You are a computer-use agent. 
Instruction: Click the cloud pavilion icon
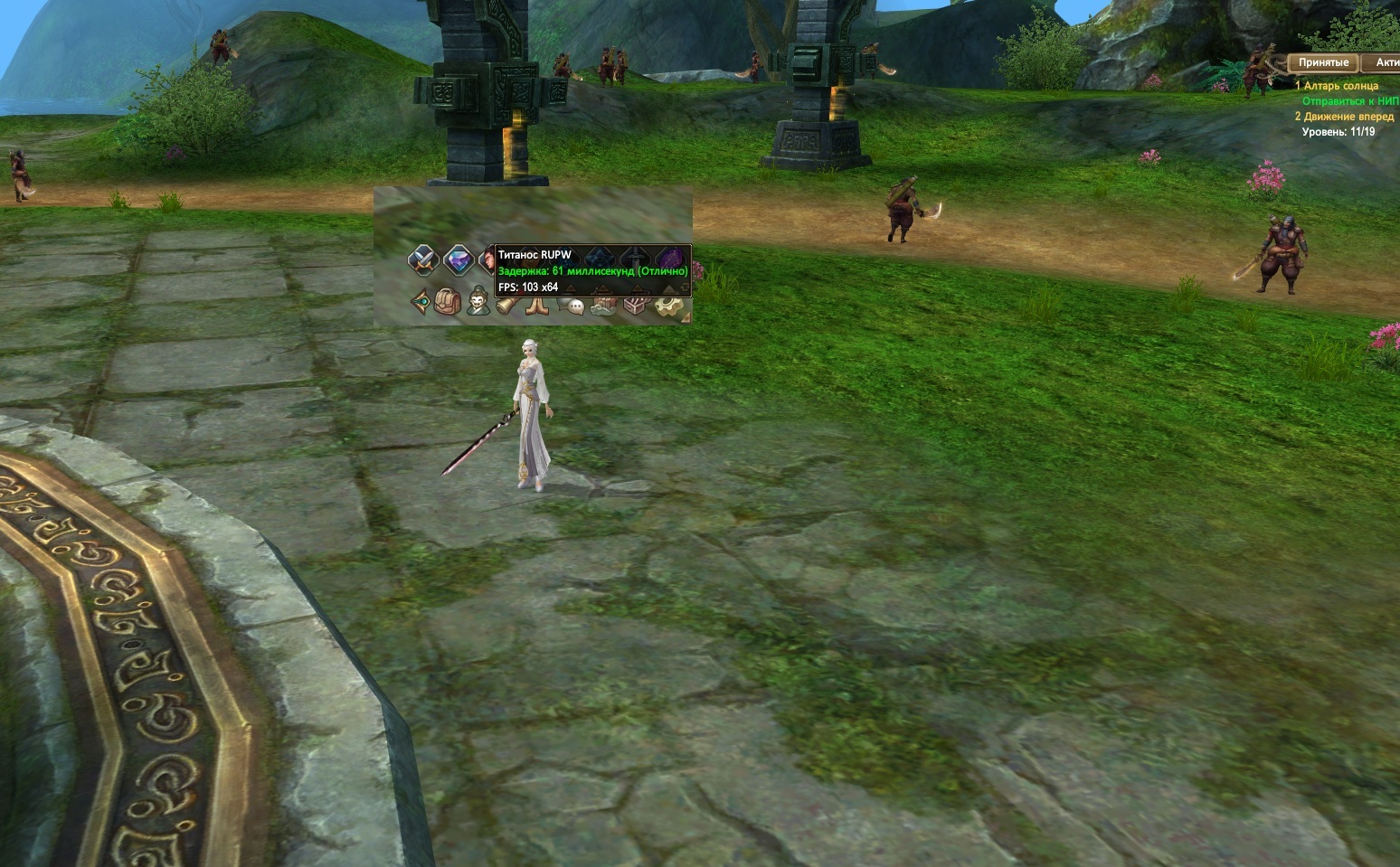tap(603, 306)
